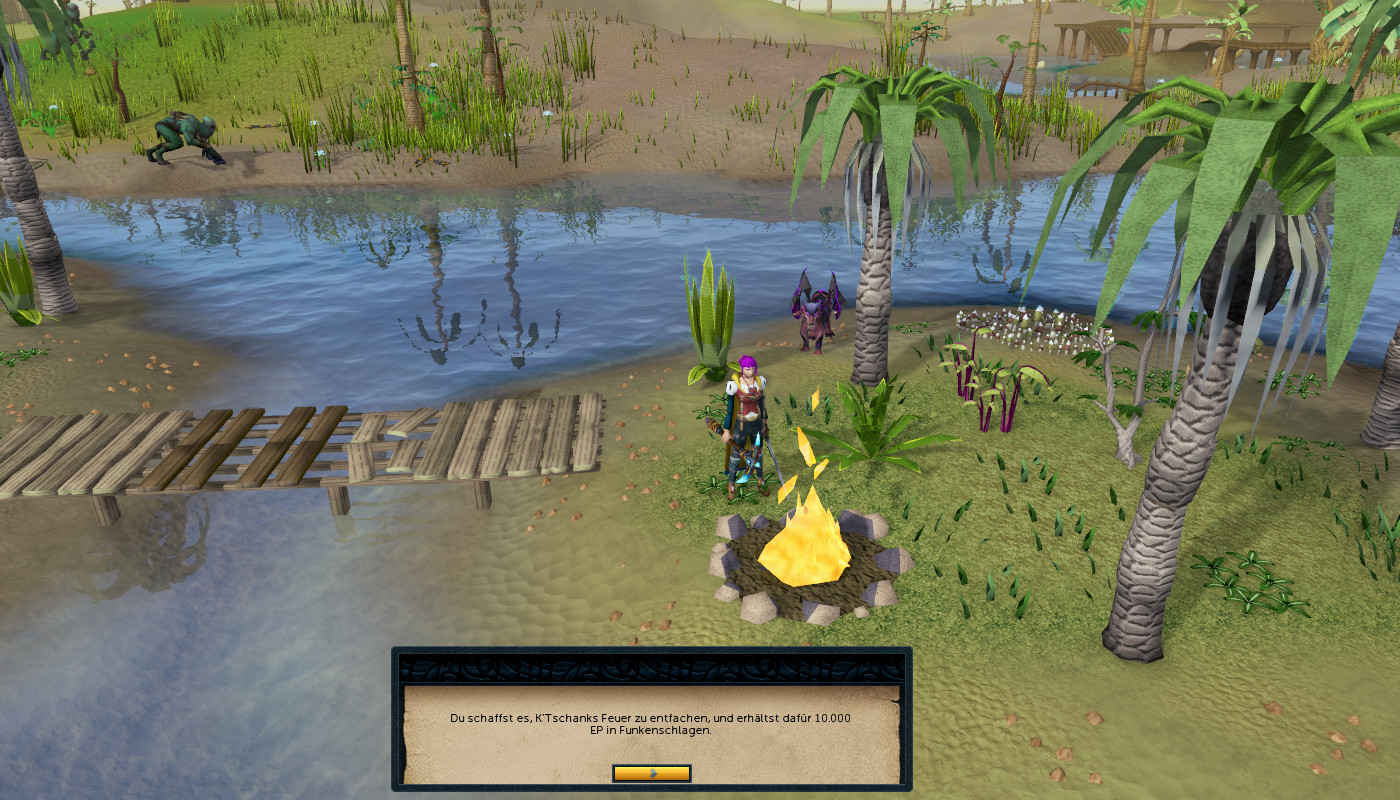The height and width of the screenshot is (800, 1400).
Task: Click the yellow continue arrow button
Action: pos(651,773)
